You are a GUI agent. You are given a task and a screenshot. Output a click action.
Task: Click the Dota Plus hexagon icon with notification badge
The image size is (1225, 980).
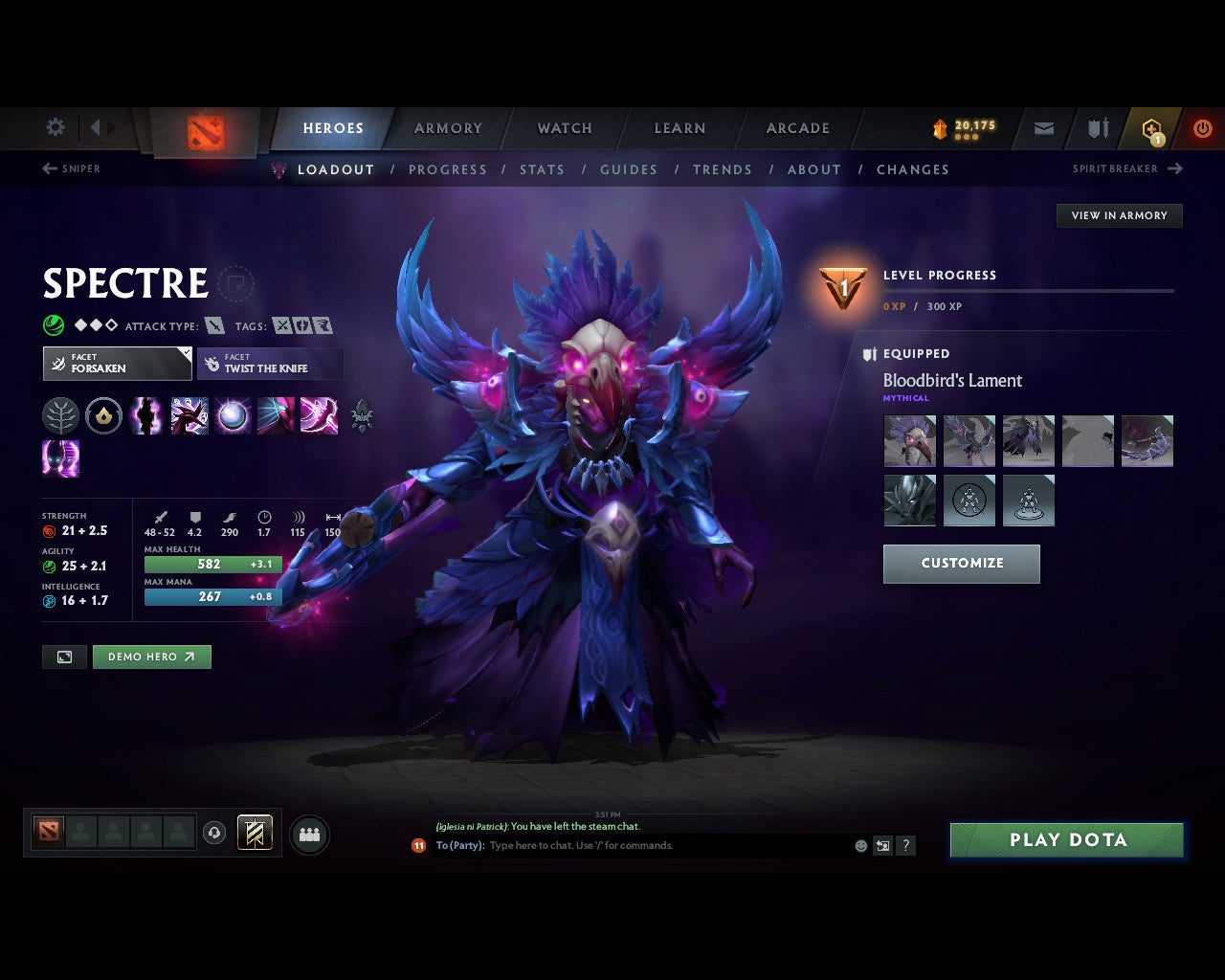pyautogui.click(x=1150, y=127)
